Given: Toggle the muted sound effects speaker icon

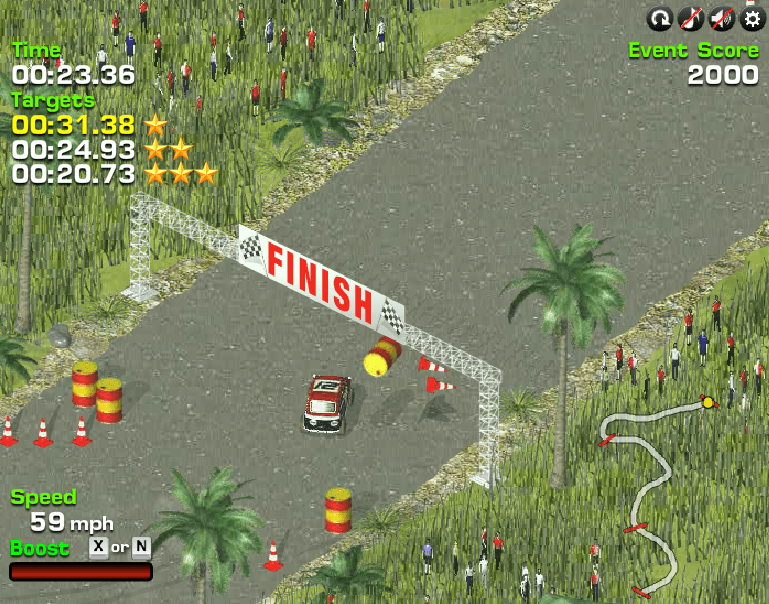Looking at the screenshot, I should pos(721,18).
